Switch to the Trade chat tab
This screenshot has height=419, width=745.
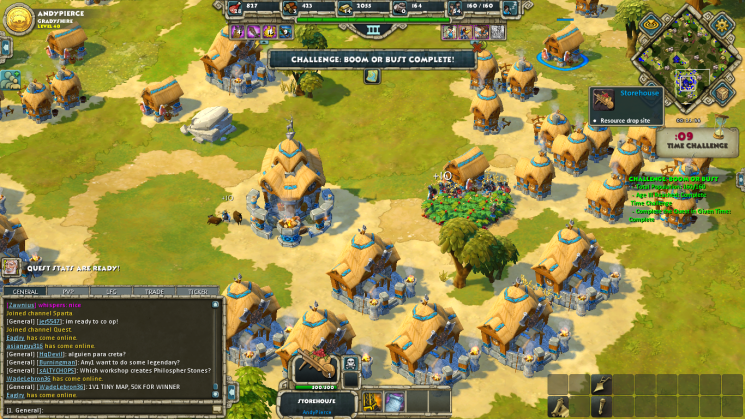(x=155, y=292)
